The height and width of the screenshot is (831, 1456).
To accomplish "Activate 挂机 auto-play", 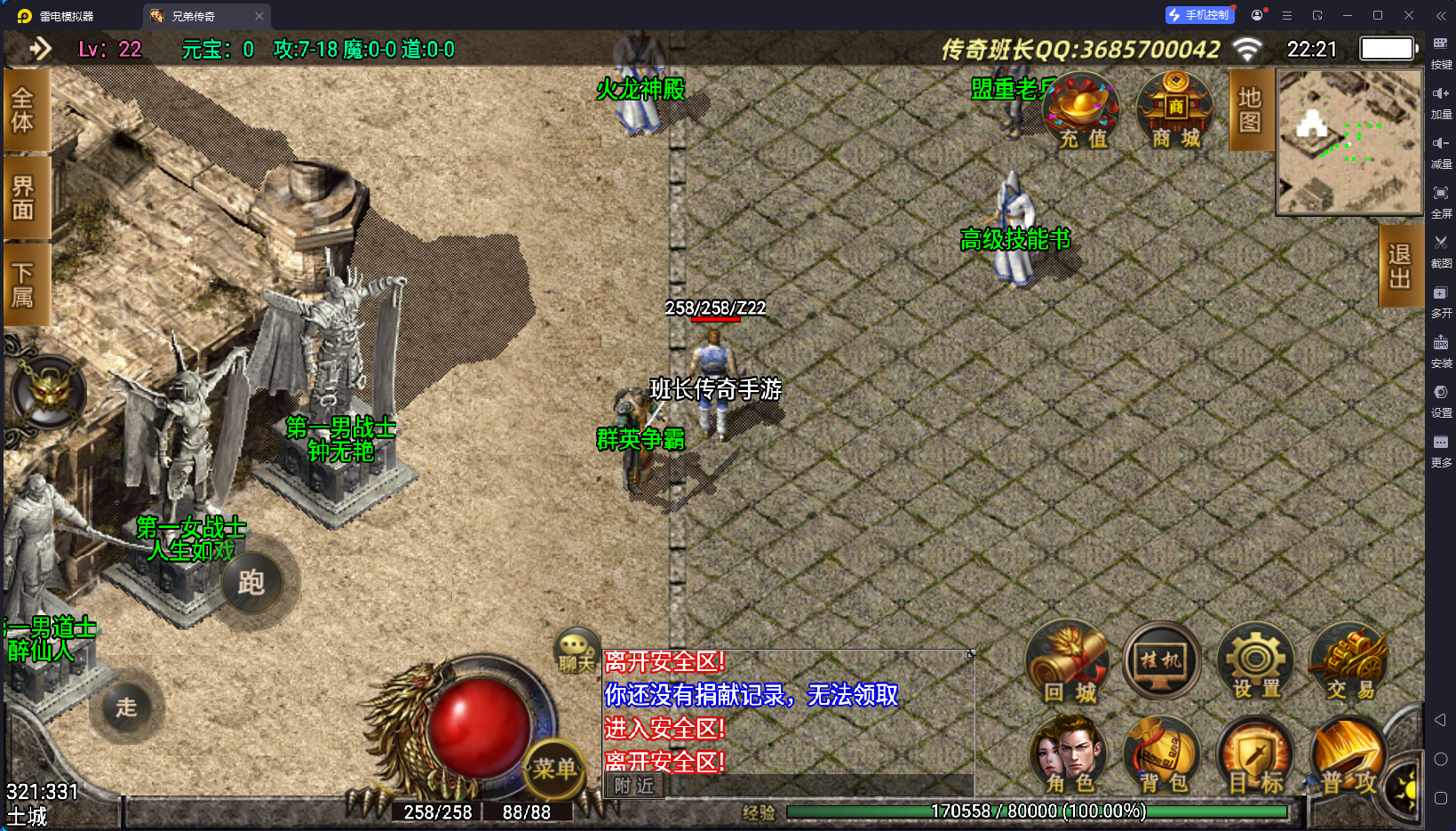I will point(1161,662).
